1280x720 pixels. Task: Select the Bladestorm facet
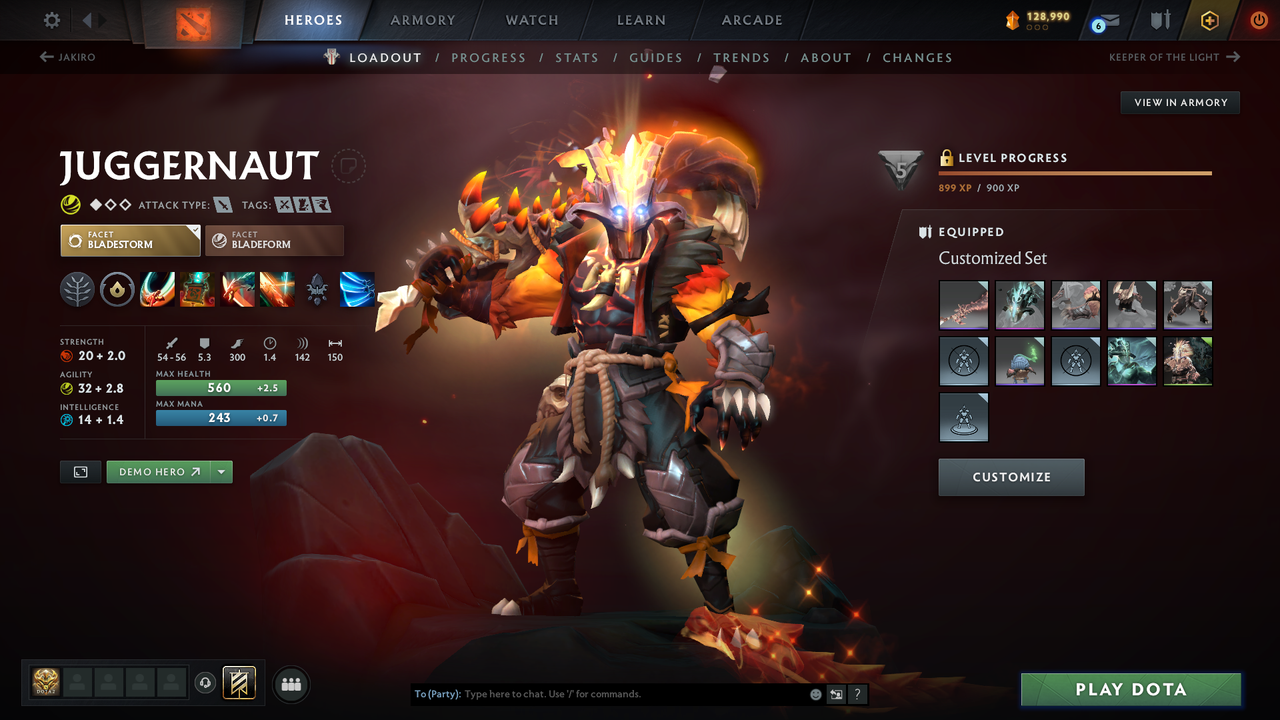[130, 240]
